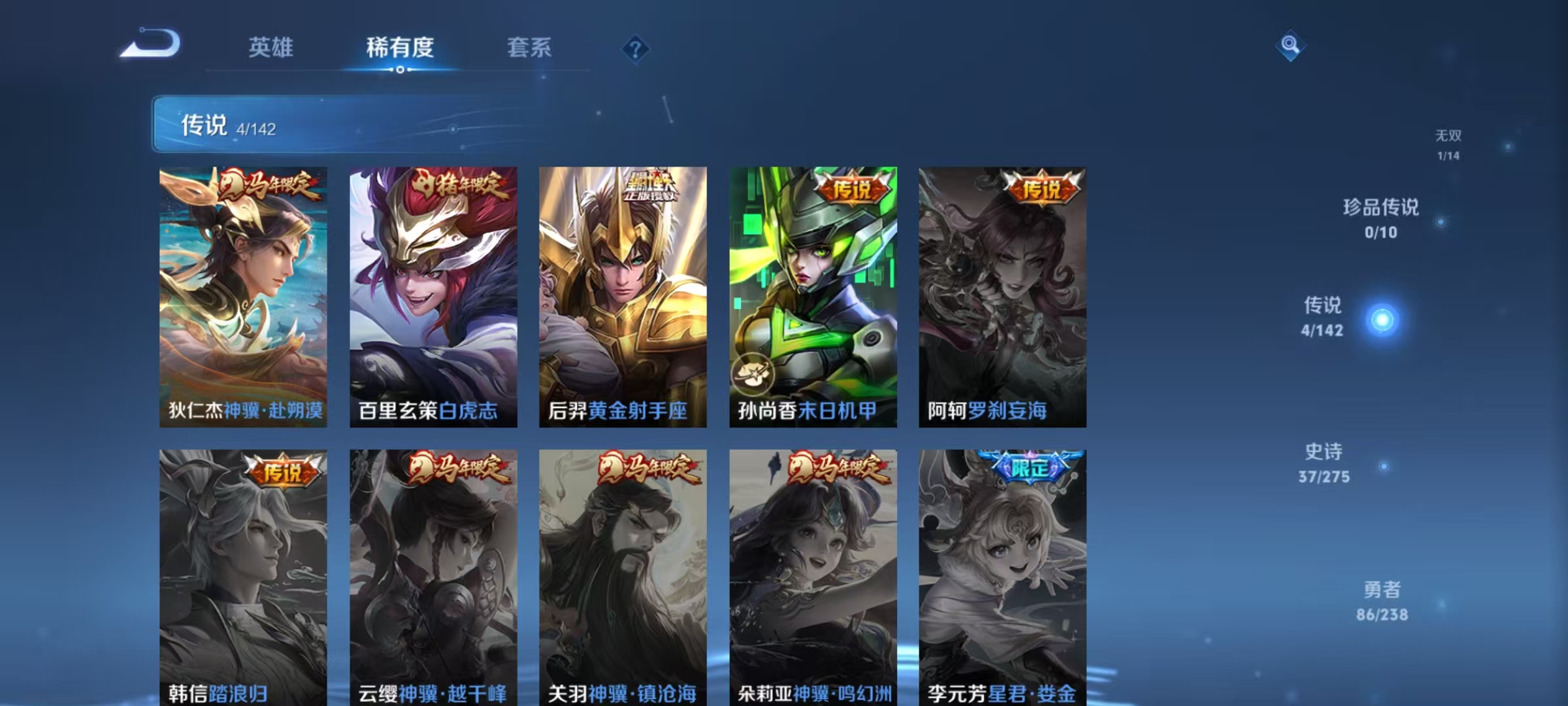Click the 传说 badge on 阿轲's skin card
1568x706 pixels.
pyautogui.click(x=1042, y=190)
